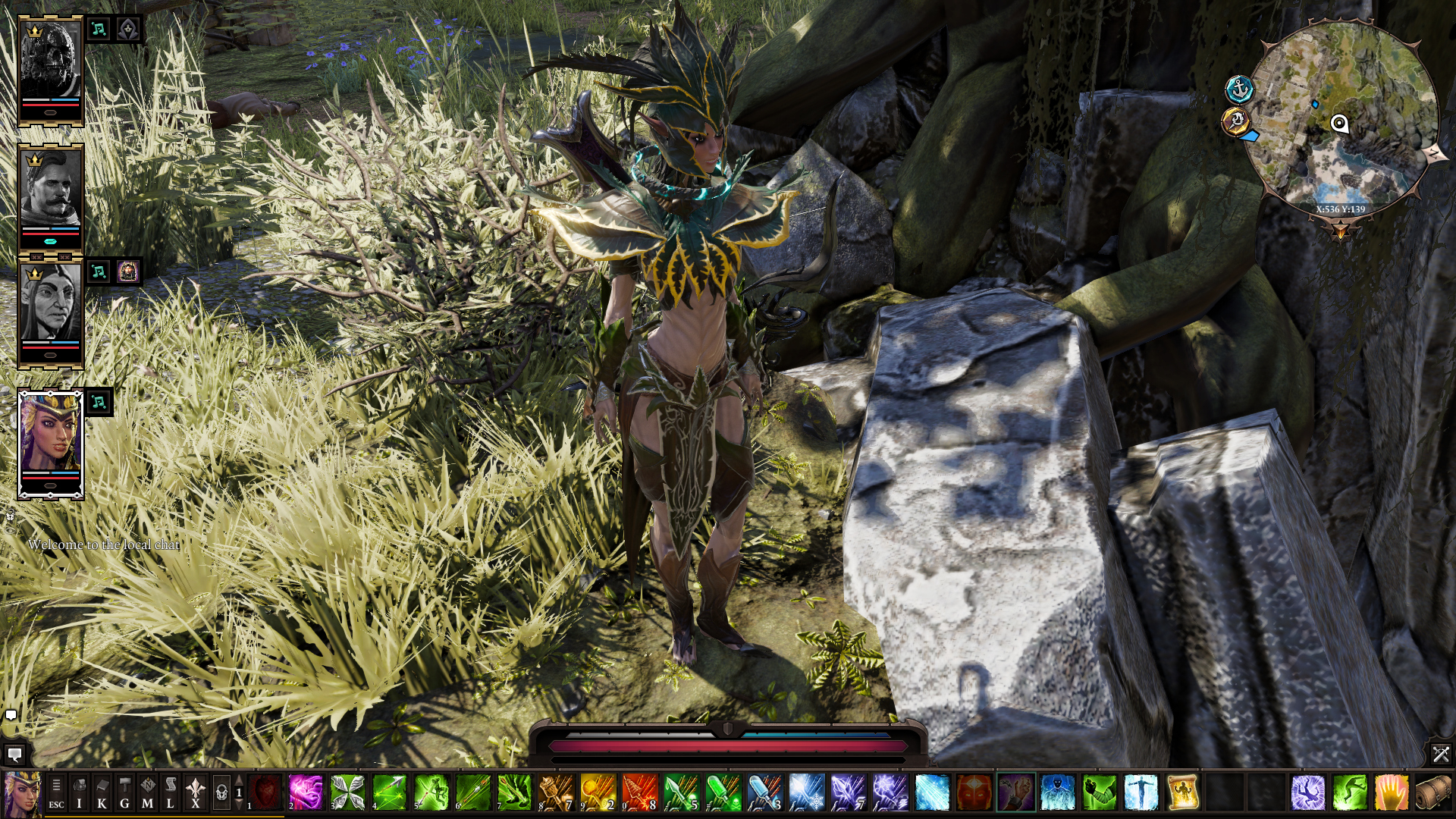Open the skills book K button
The width and height of the screenshot is (1456, 819).
tap(102, 793)
